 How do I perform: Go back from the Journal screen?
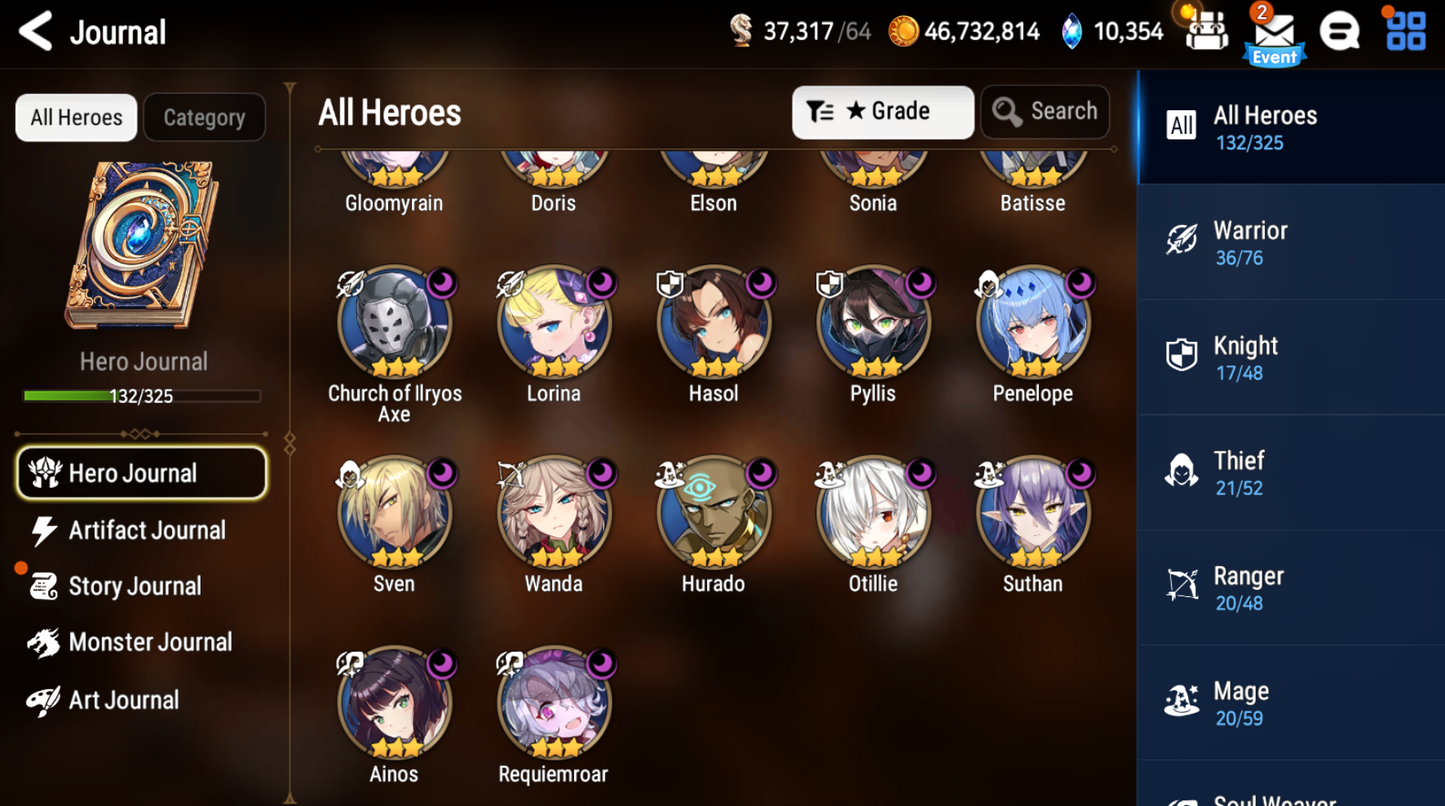tap(36, 32)
